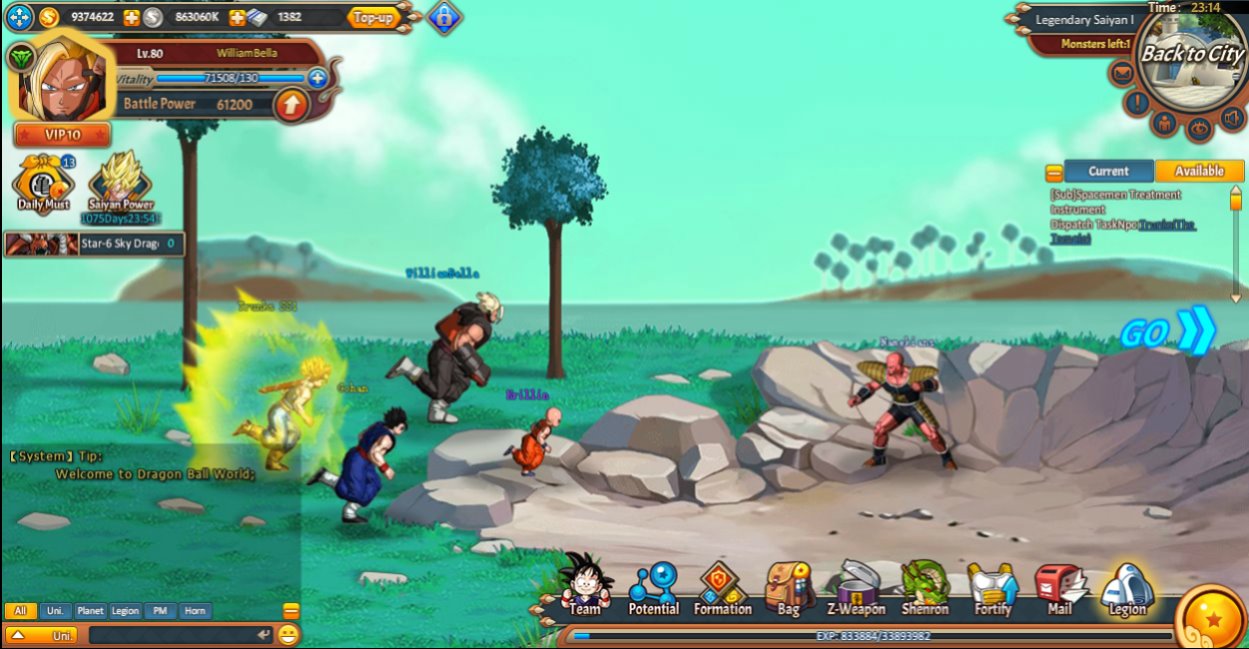Open the Bag inventory

[789, 588]
